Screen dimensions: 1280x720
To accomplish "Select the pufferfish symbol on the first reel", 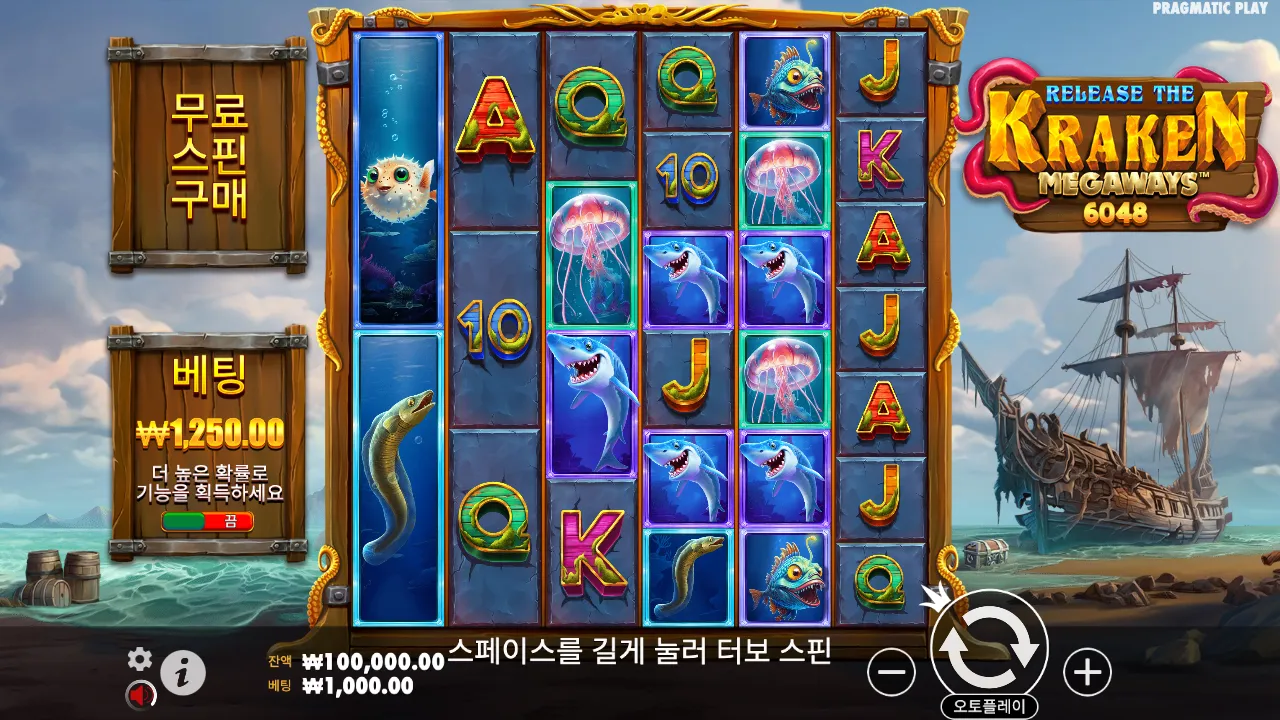I will pyautogui.click(x=398, y=190).
